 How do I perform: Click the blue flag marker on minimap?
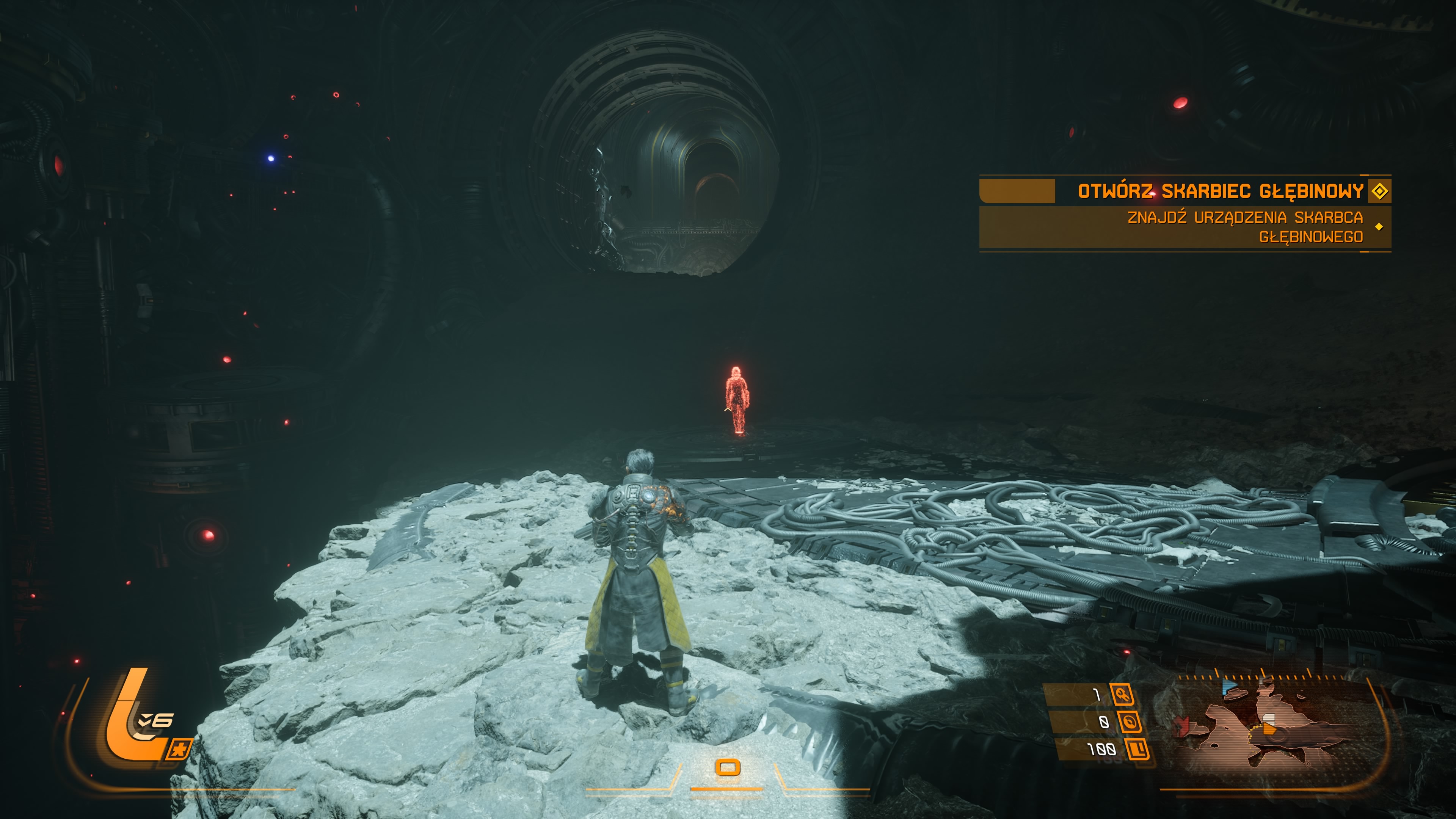(x=1229, y=687)
